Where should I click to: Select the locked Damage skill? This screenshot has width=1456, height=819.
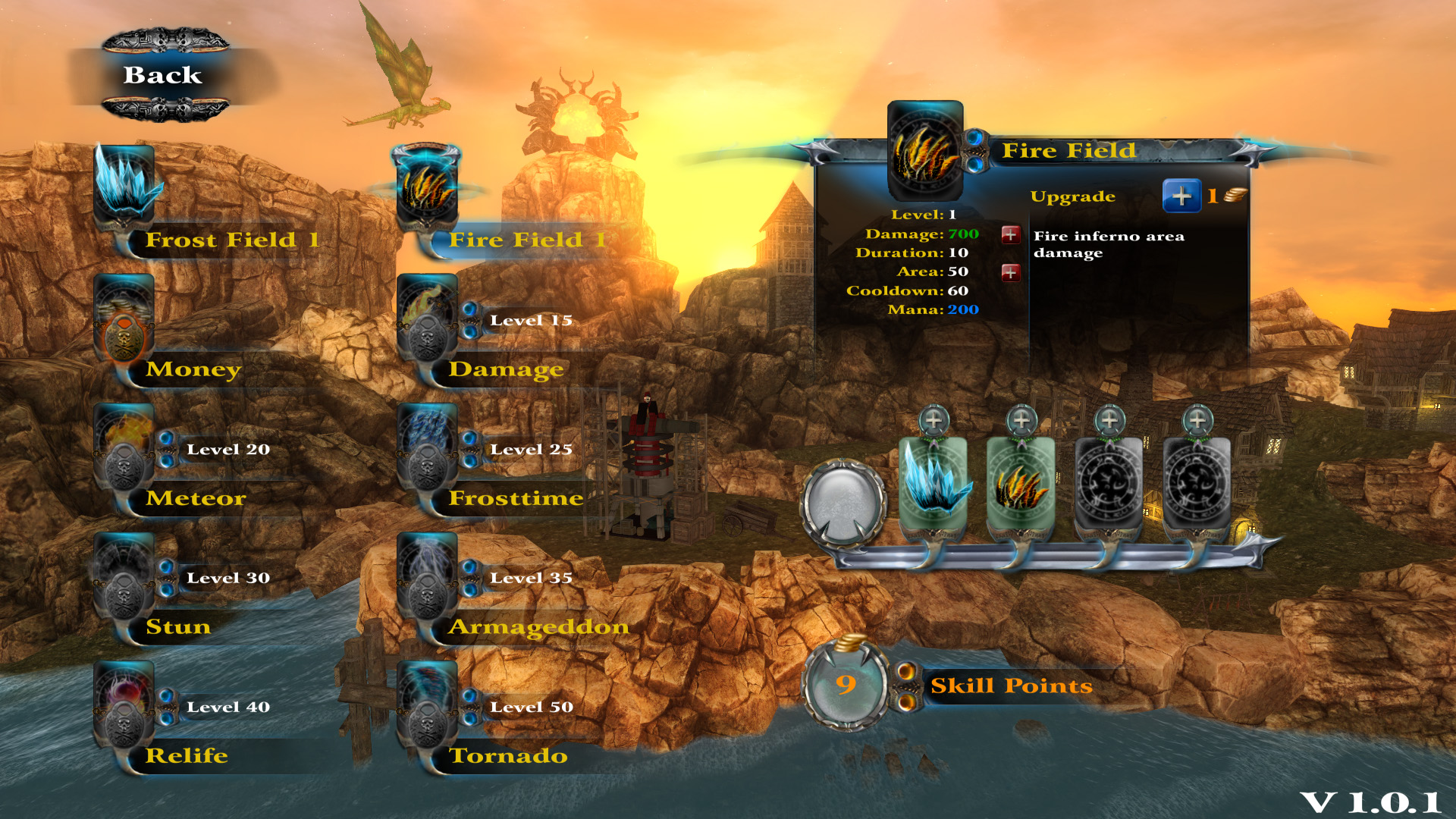[427, 318]
